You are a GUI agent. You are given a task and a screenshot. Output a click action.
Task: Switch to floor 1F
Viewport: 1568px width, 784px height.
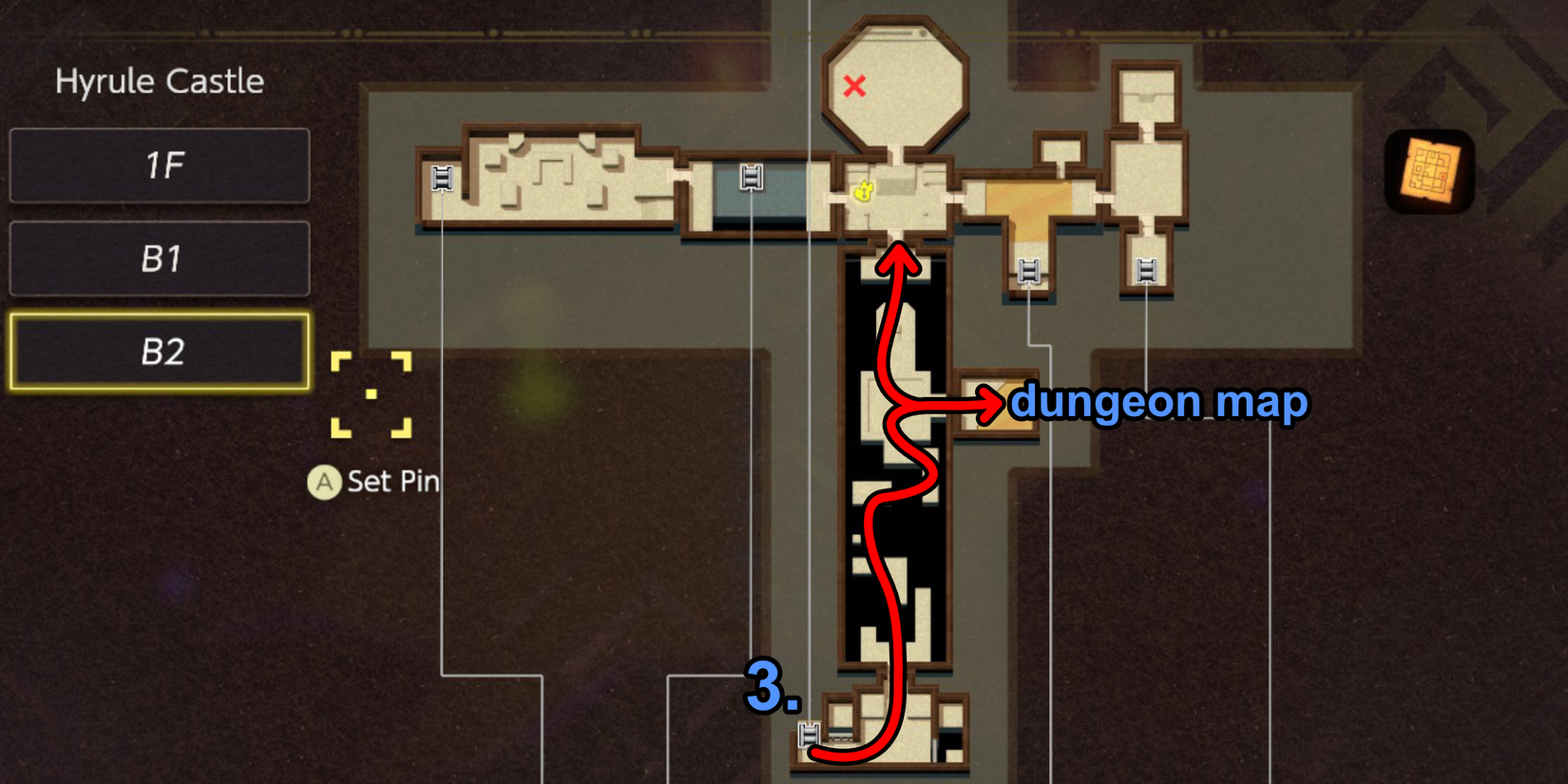(159, 165)
